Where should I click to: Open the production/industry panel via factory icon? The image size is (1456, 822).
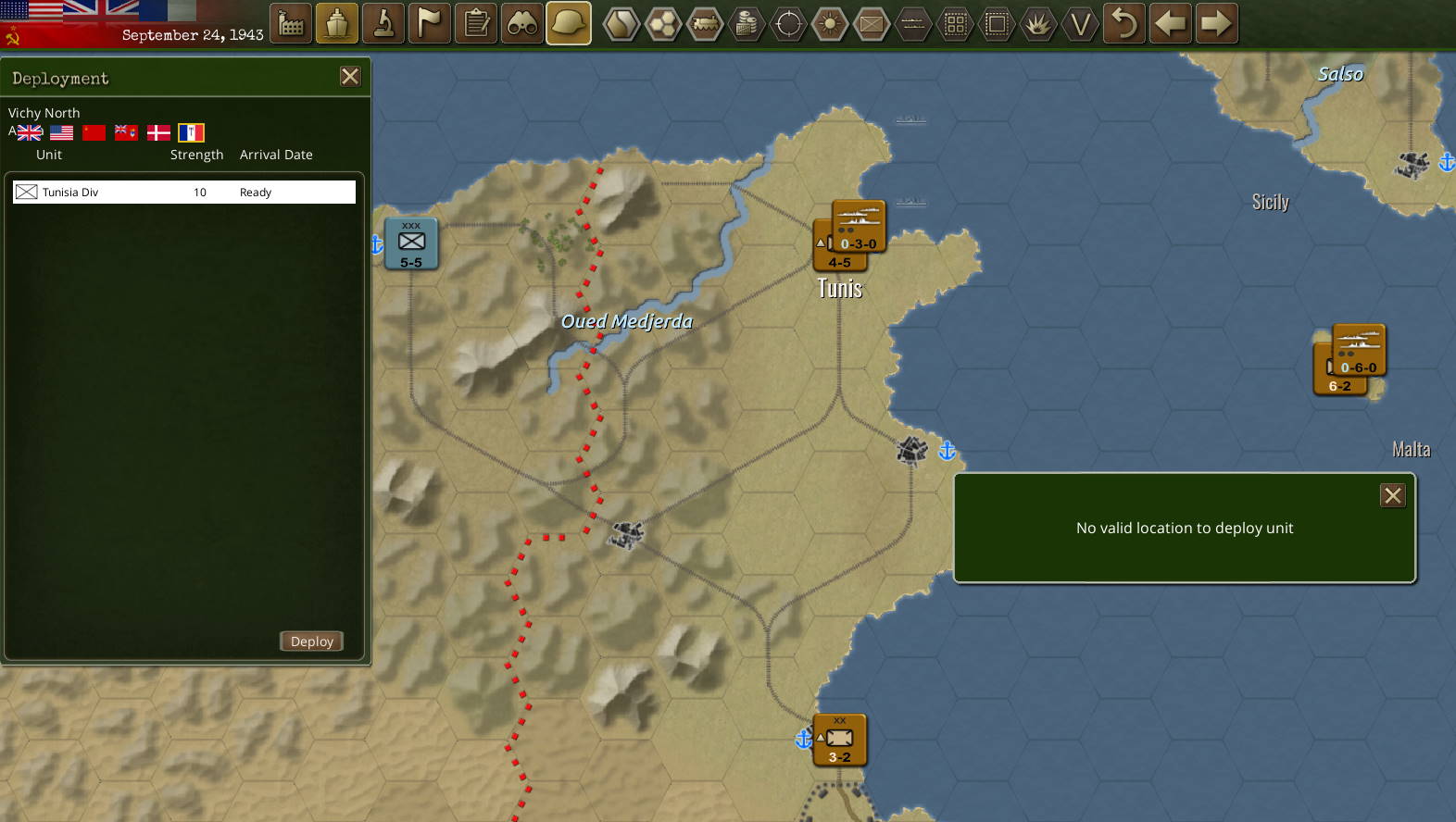(290, 23)
